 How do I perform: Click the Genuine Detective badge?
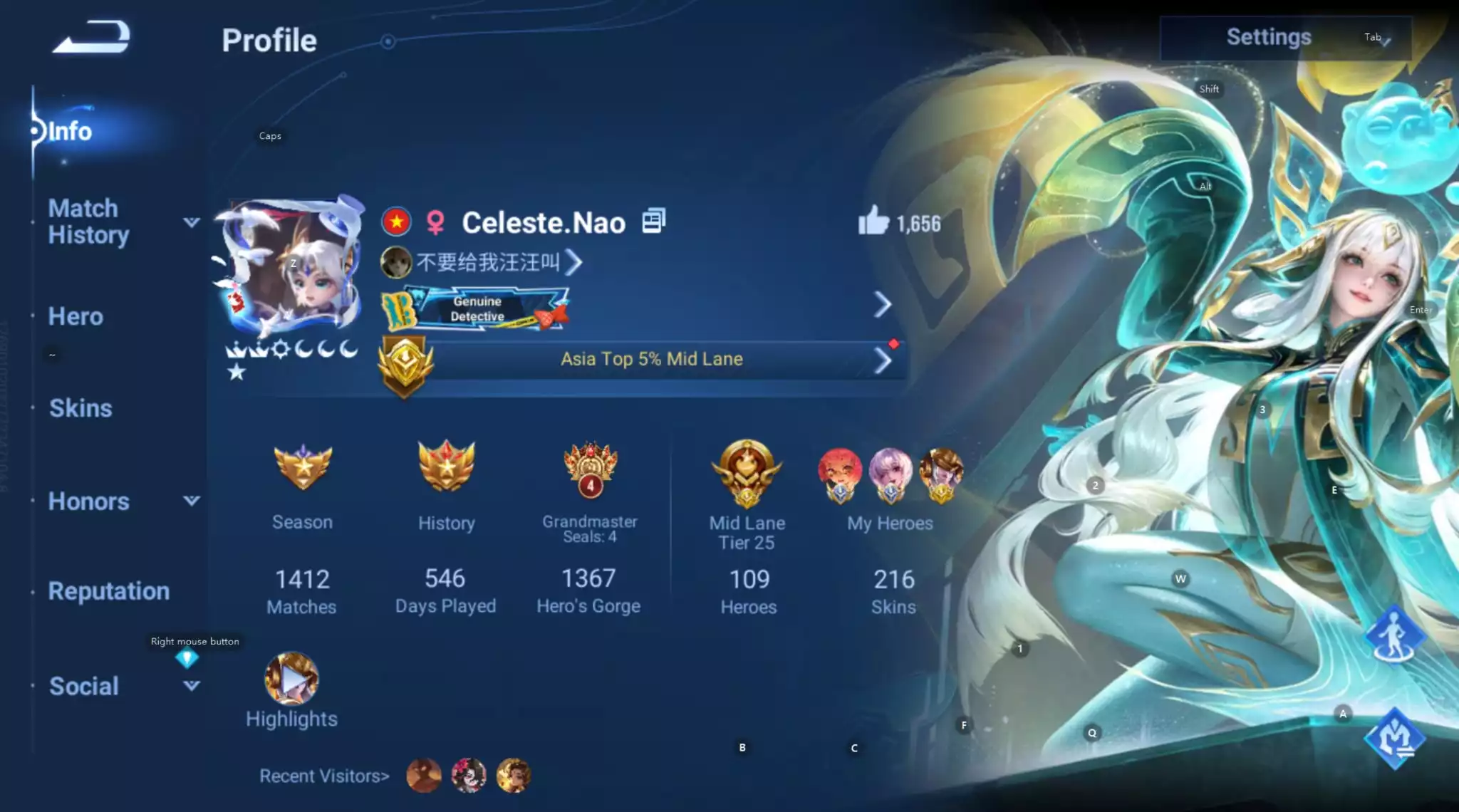tap(476, 309)
